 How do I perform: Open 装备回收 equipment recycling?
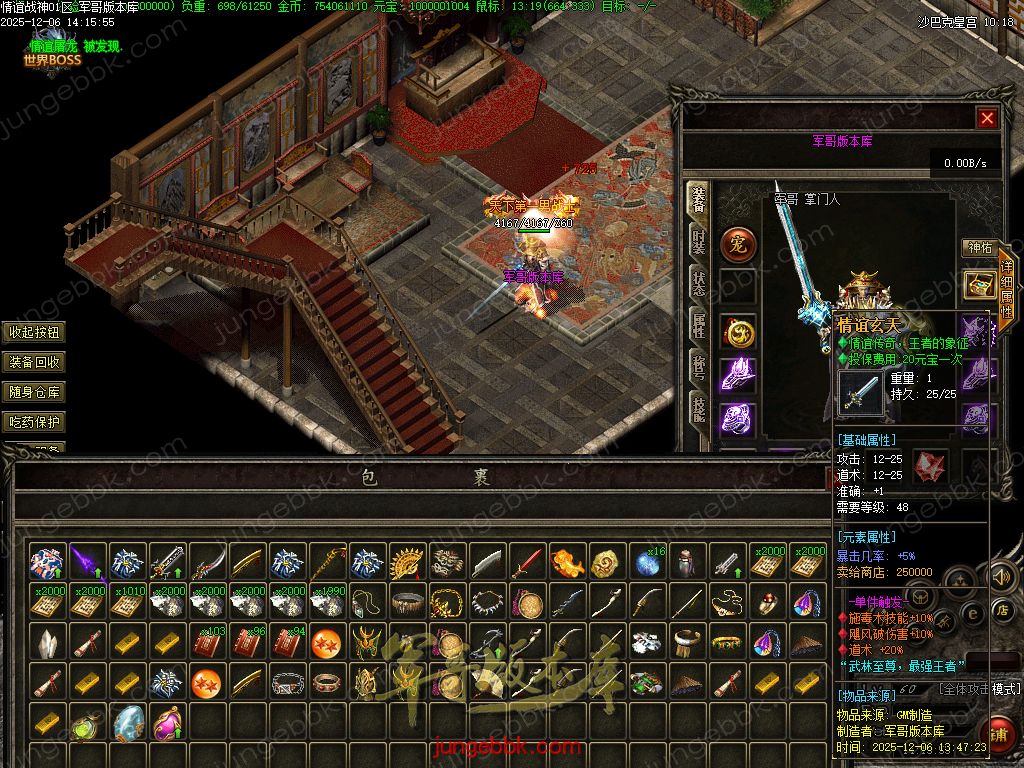[34, 363]
